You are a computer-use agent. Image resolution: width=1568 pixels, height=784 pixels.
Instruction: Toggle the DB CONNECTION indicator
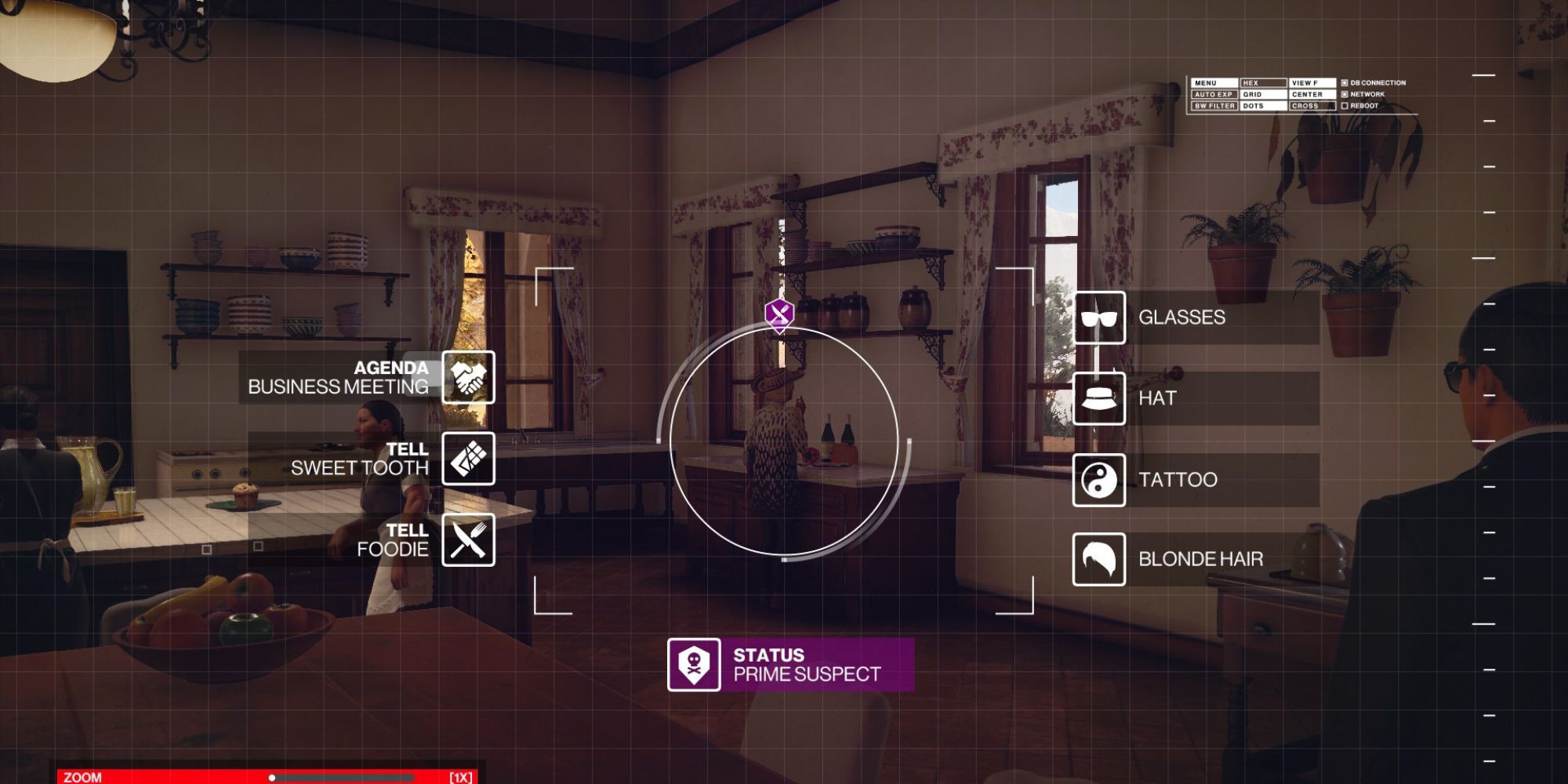[x=1345, y=83]
